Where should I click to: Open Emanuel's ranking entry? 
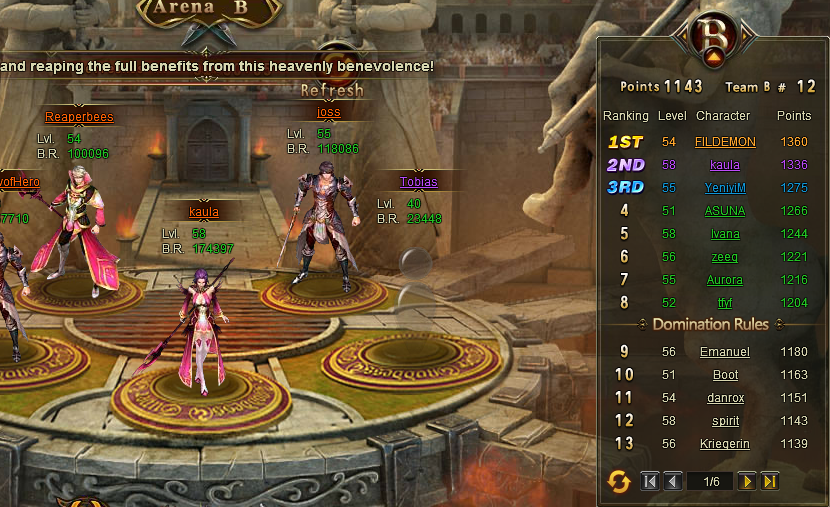click(725, 352)
